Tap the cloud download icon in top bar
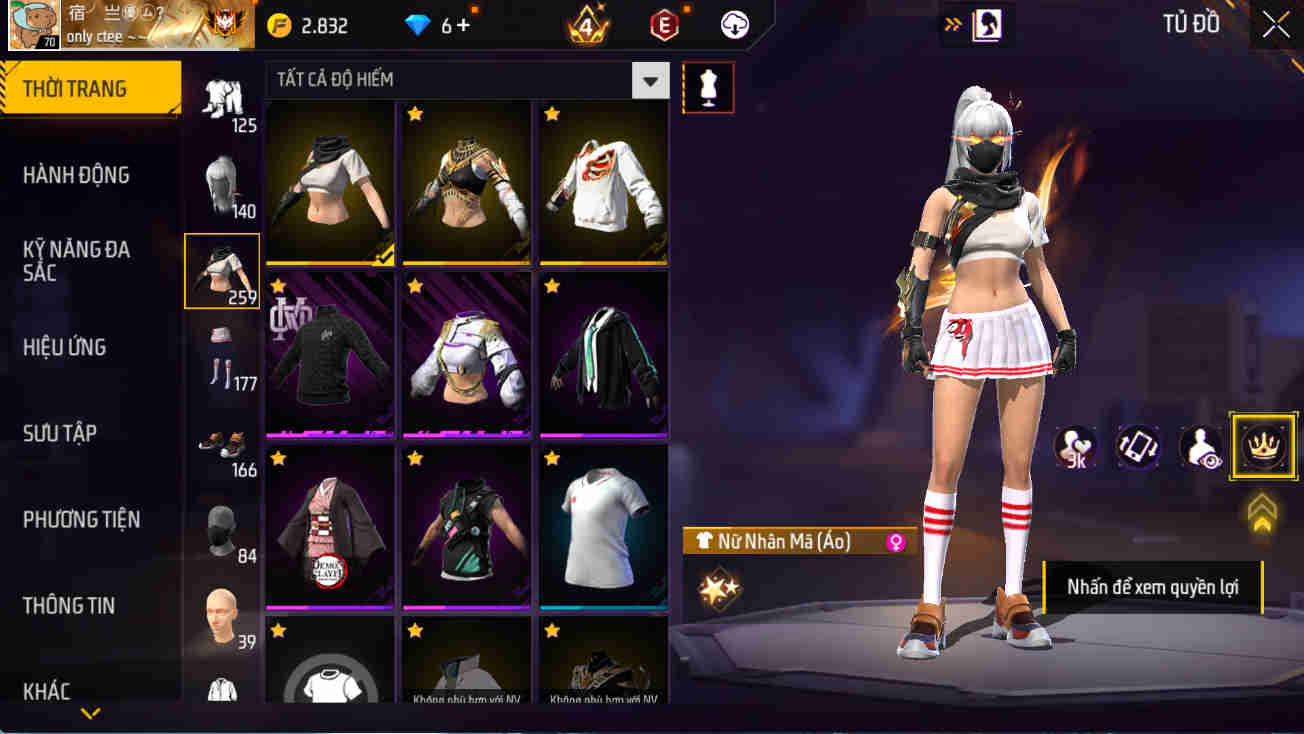Screen dimensions: 1304x734 pyautogui.click(x=735, y=24)
